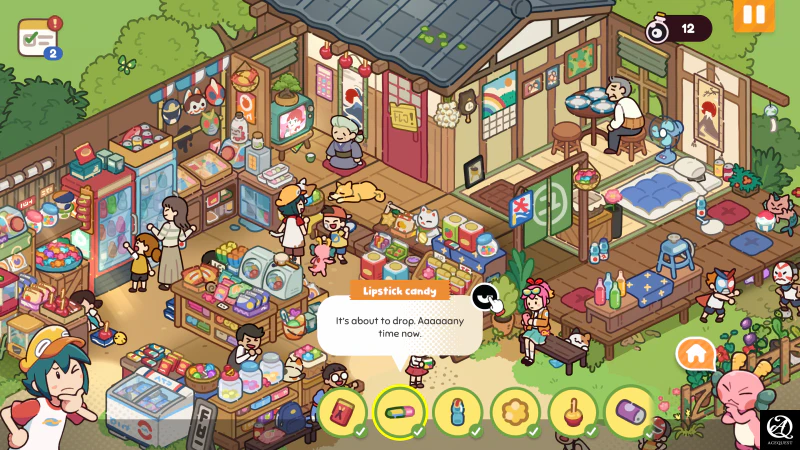Choose the blue soda bottle item

click(x=457, y=411)
